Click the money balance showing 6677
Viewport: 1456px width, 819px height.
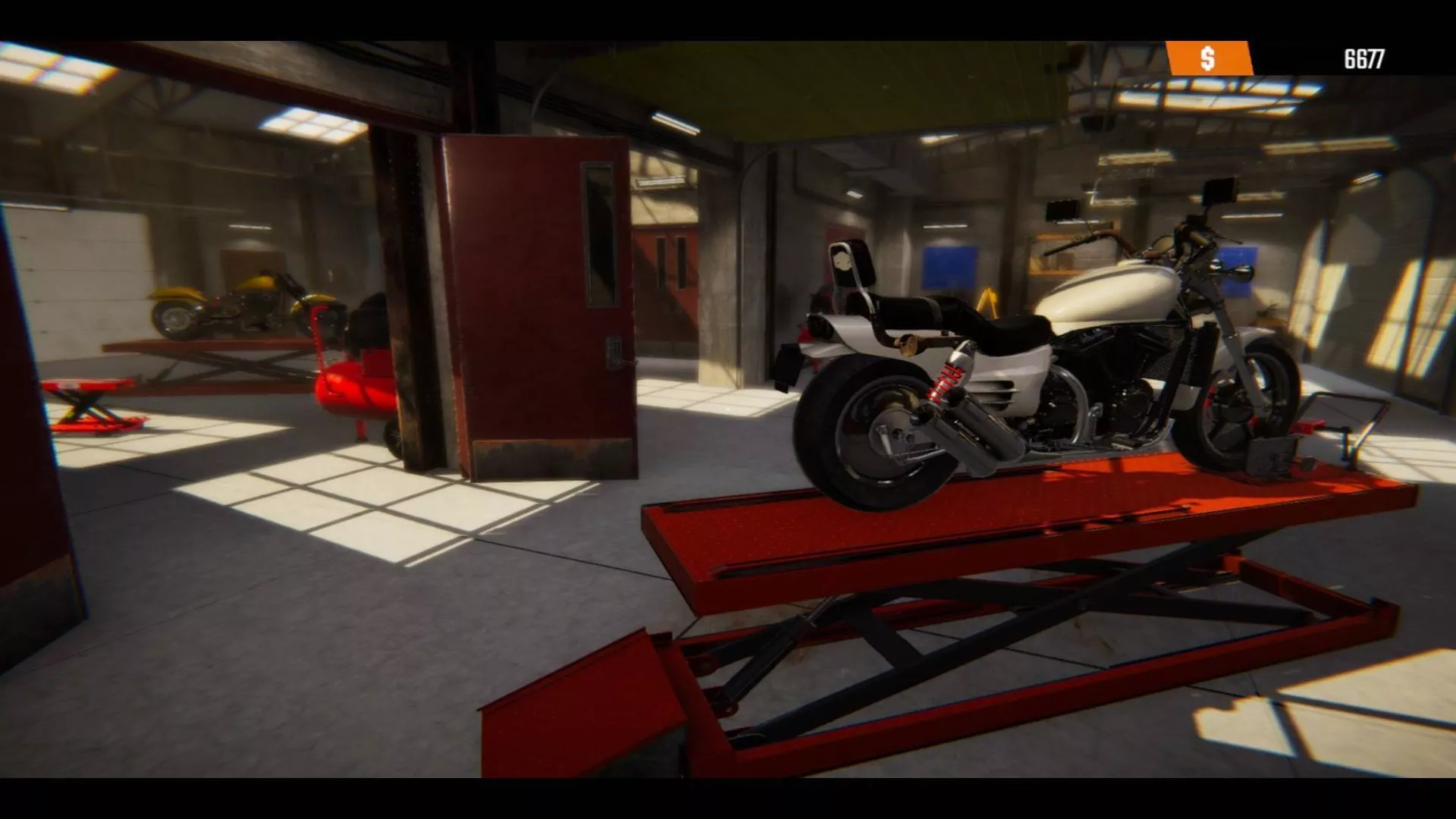click(x=1365, y=55)
